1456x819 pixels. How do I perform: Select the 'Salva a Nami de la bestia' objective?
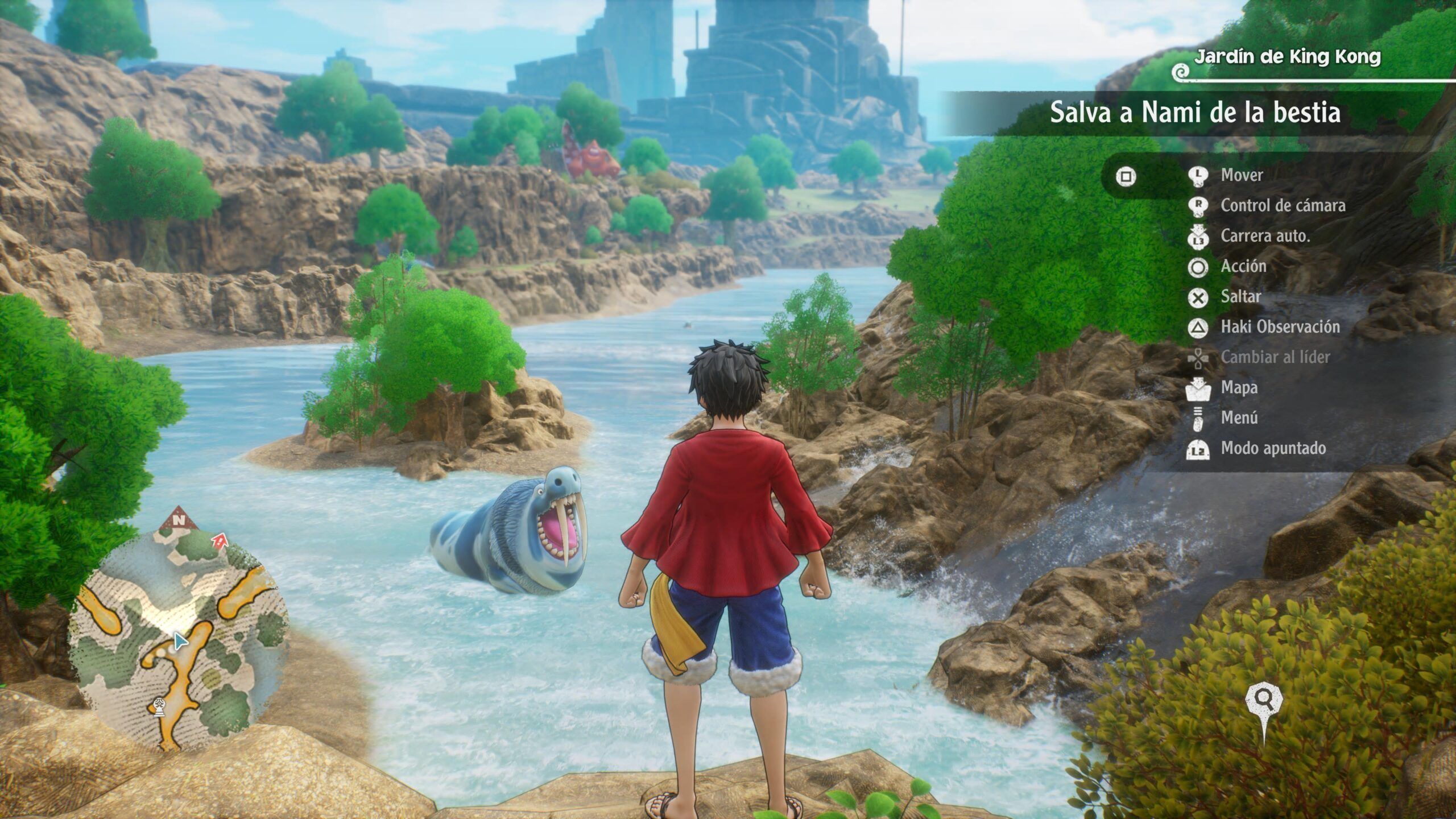(1194, 113)
